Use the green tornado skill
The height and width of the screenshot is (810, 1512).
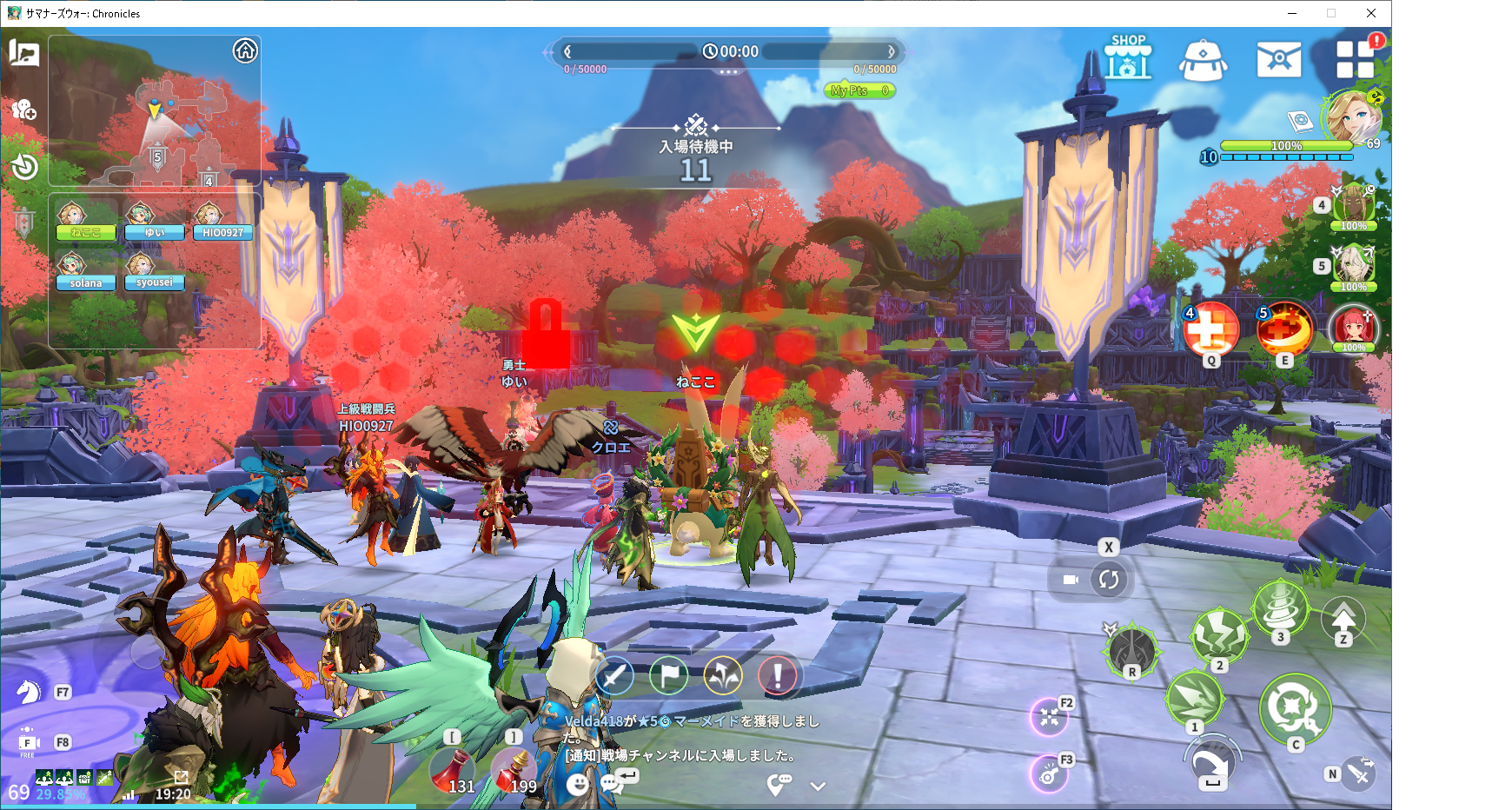tap(1279, 607)
